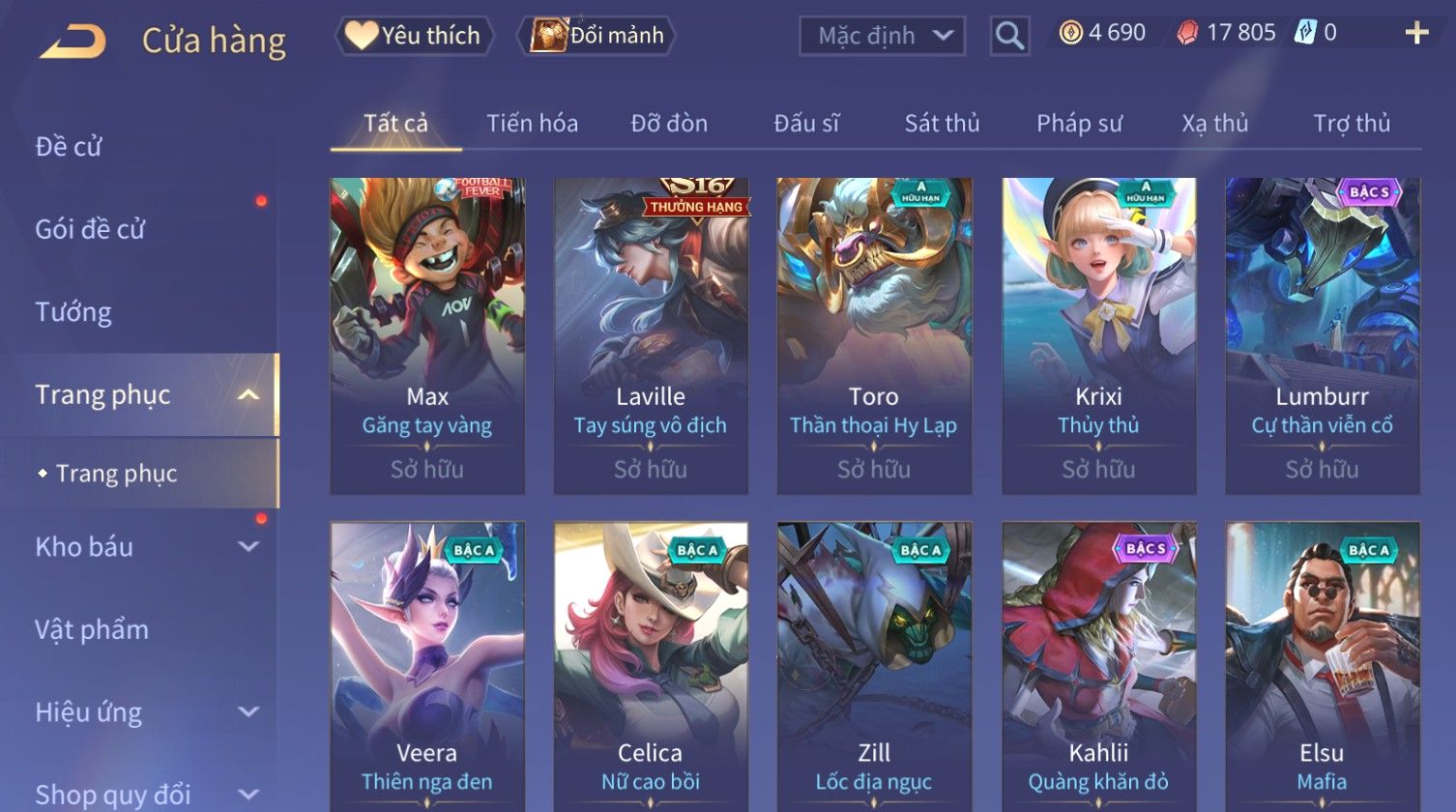Screen dimensions: 1456x812
Task: Show the Sát thủ category tab
Action: click(x=942, y=124)
